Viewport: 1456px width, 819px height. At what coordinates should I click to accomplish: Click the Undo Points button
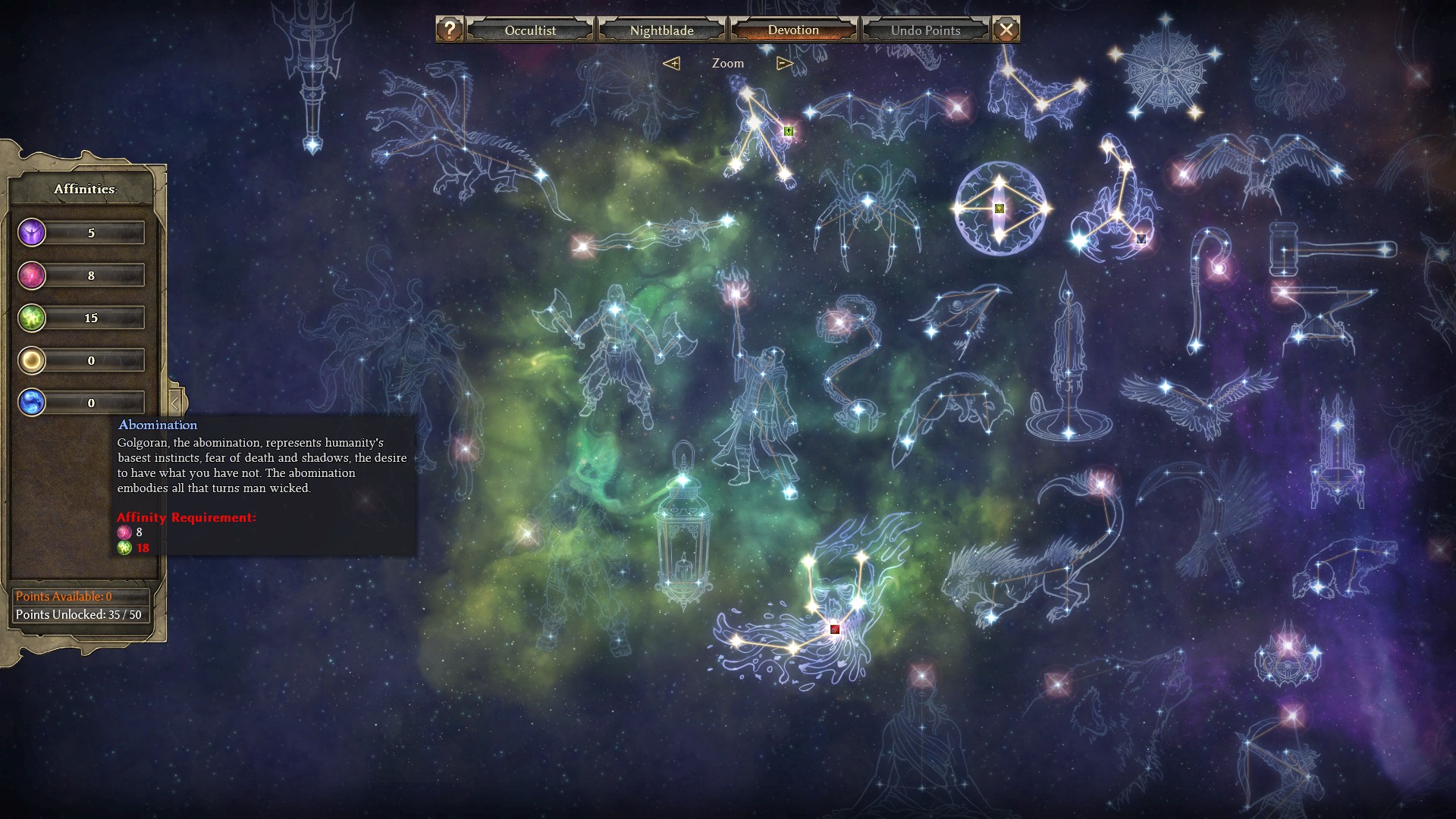[x=925, y=30]
